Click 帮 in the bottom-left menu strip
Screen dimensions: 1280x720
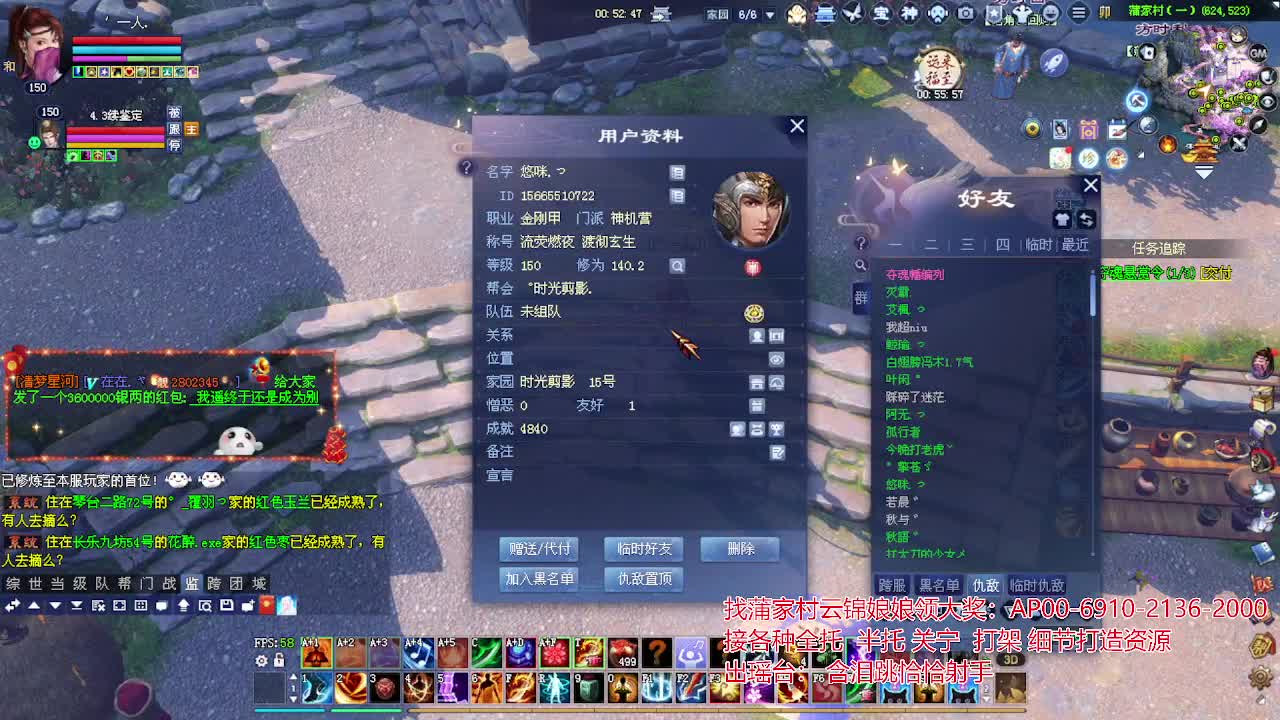tap(126, 585)
